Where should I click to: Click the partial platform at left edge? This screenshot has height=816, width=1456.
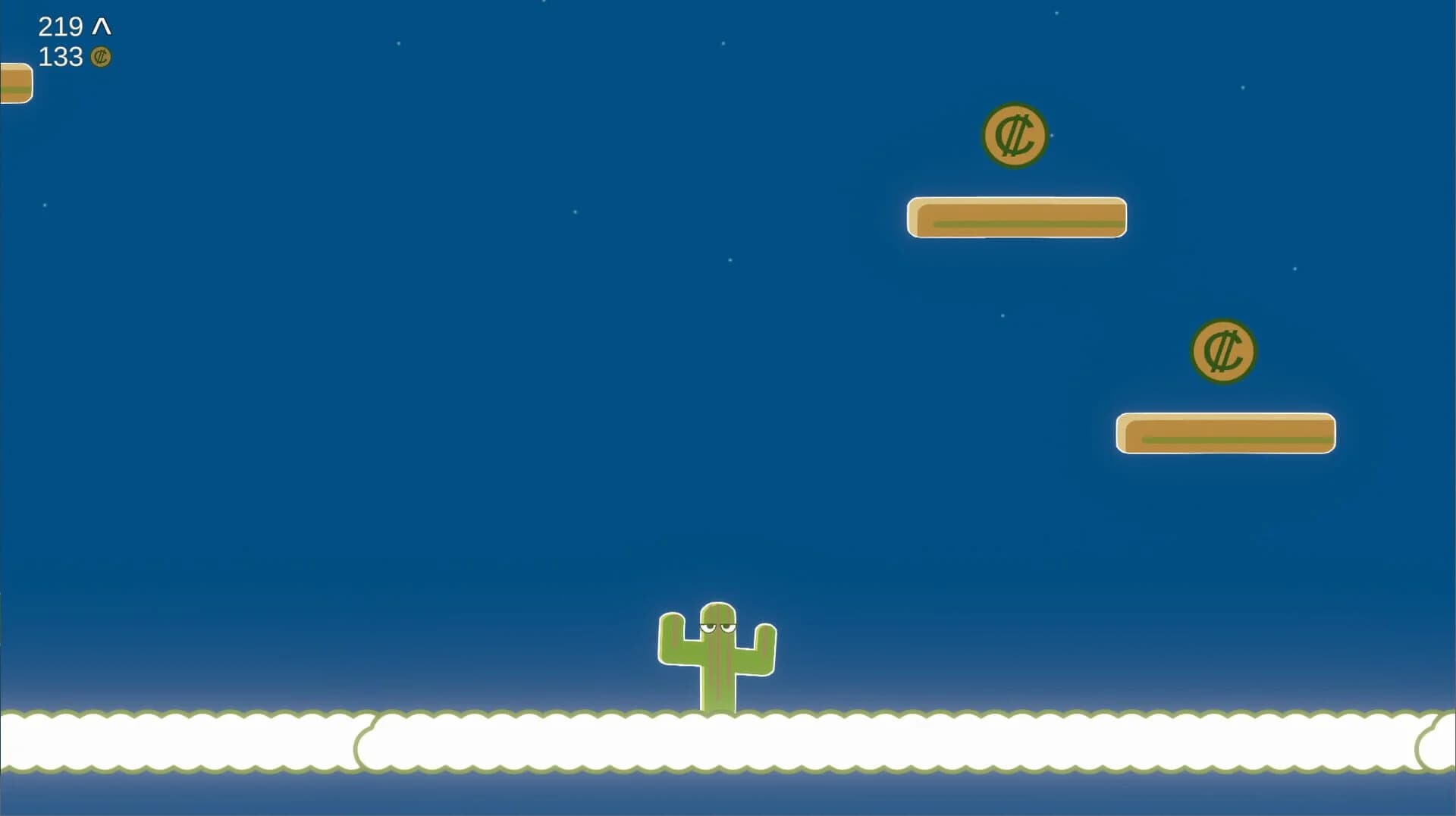(x=14, y=83)
